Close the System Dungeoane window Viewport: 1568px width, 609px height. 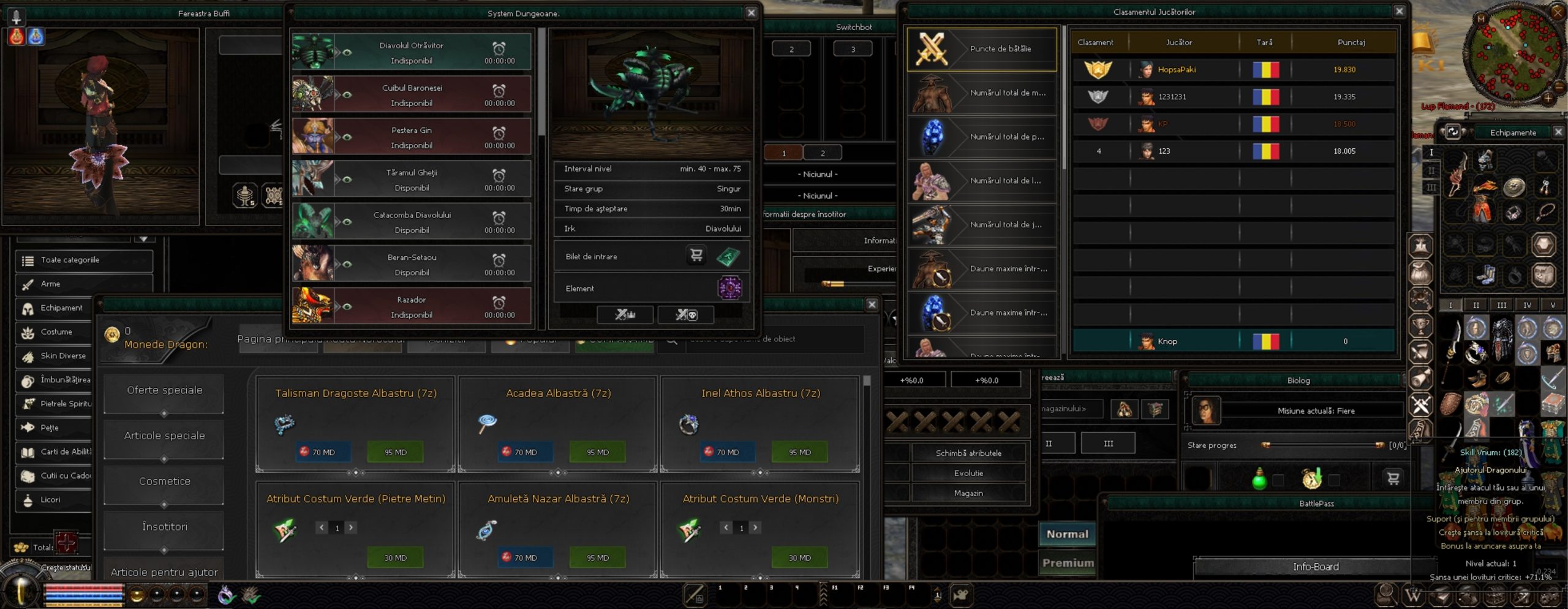tap(751, 13)
